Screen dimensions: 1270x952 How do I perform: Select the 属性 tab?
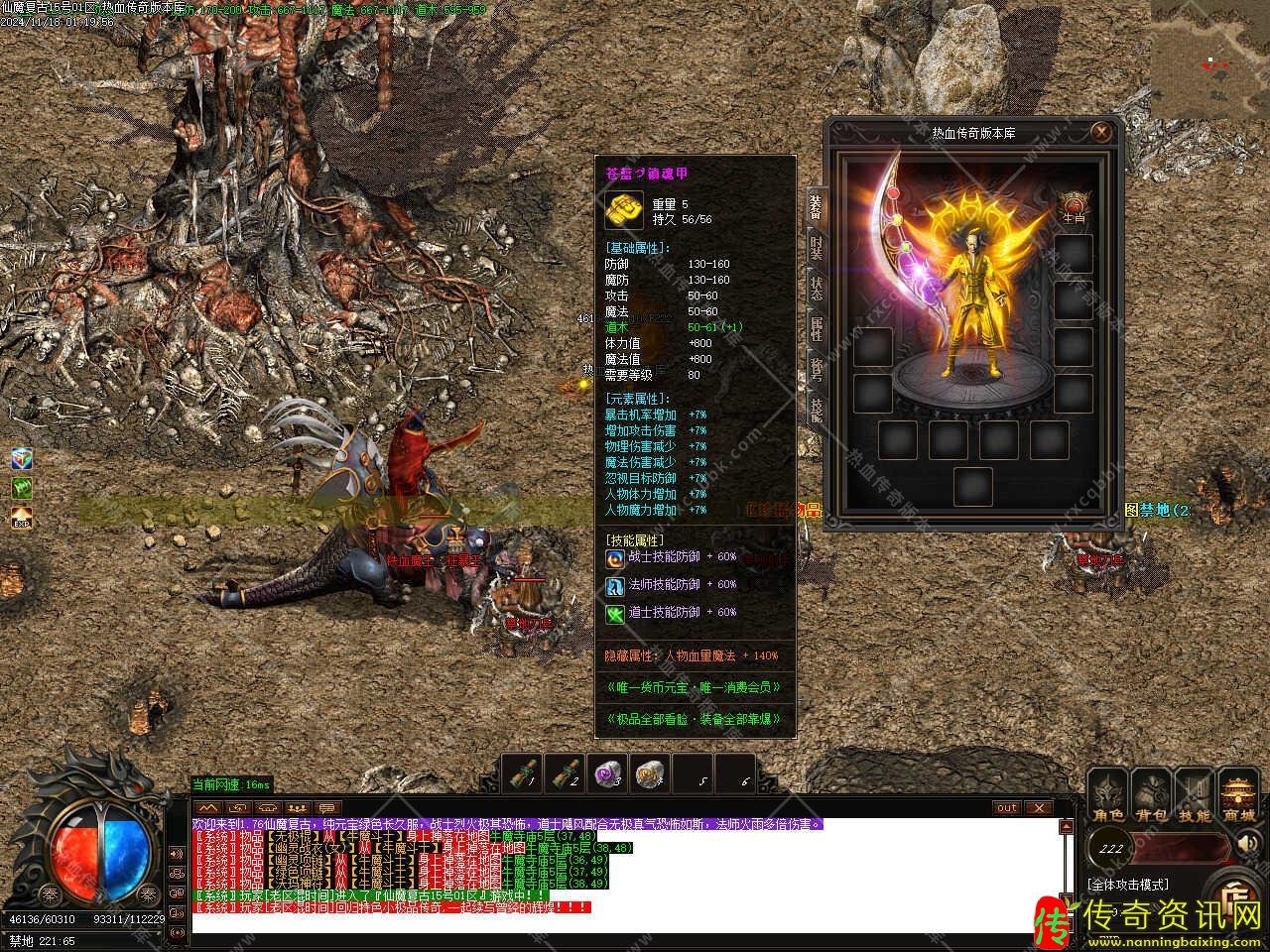pyautogui.click(x=816, y=329)
